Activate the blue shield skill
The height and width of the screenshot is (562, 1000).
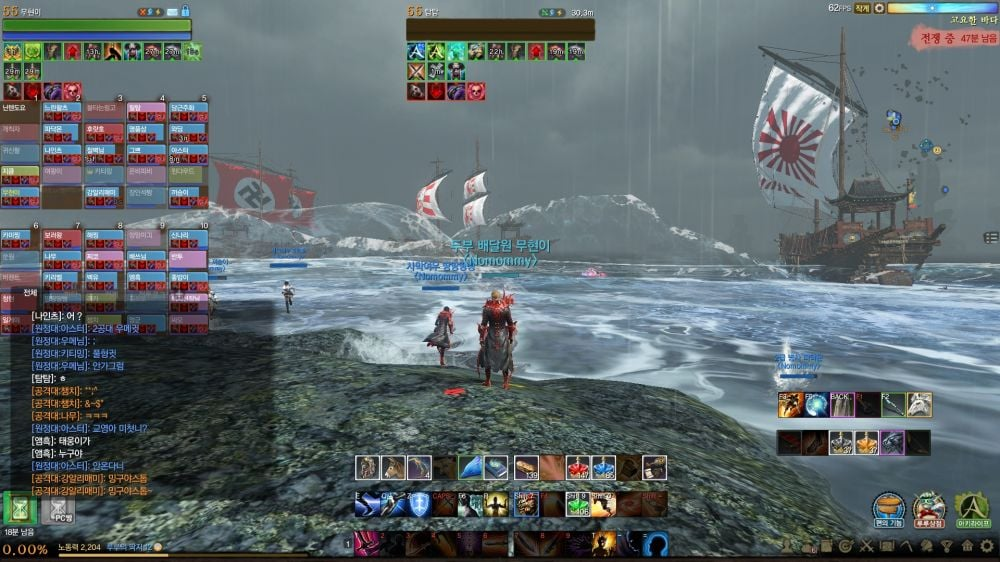click(419, 505)
